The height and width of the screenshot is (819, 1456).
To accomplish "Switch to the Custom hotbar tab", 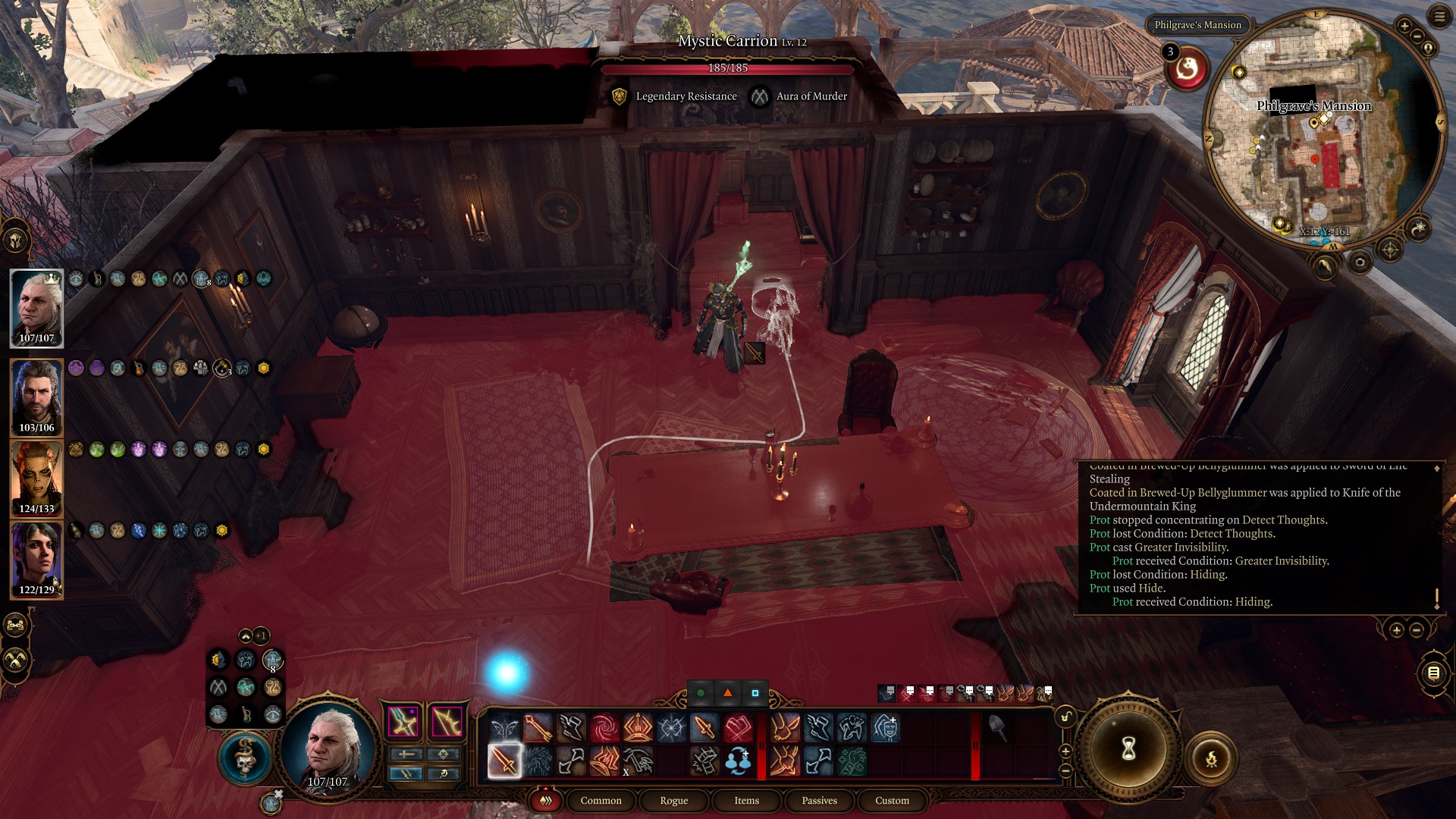I will [x=892, y=800].
